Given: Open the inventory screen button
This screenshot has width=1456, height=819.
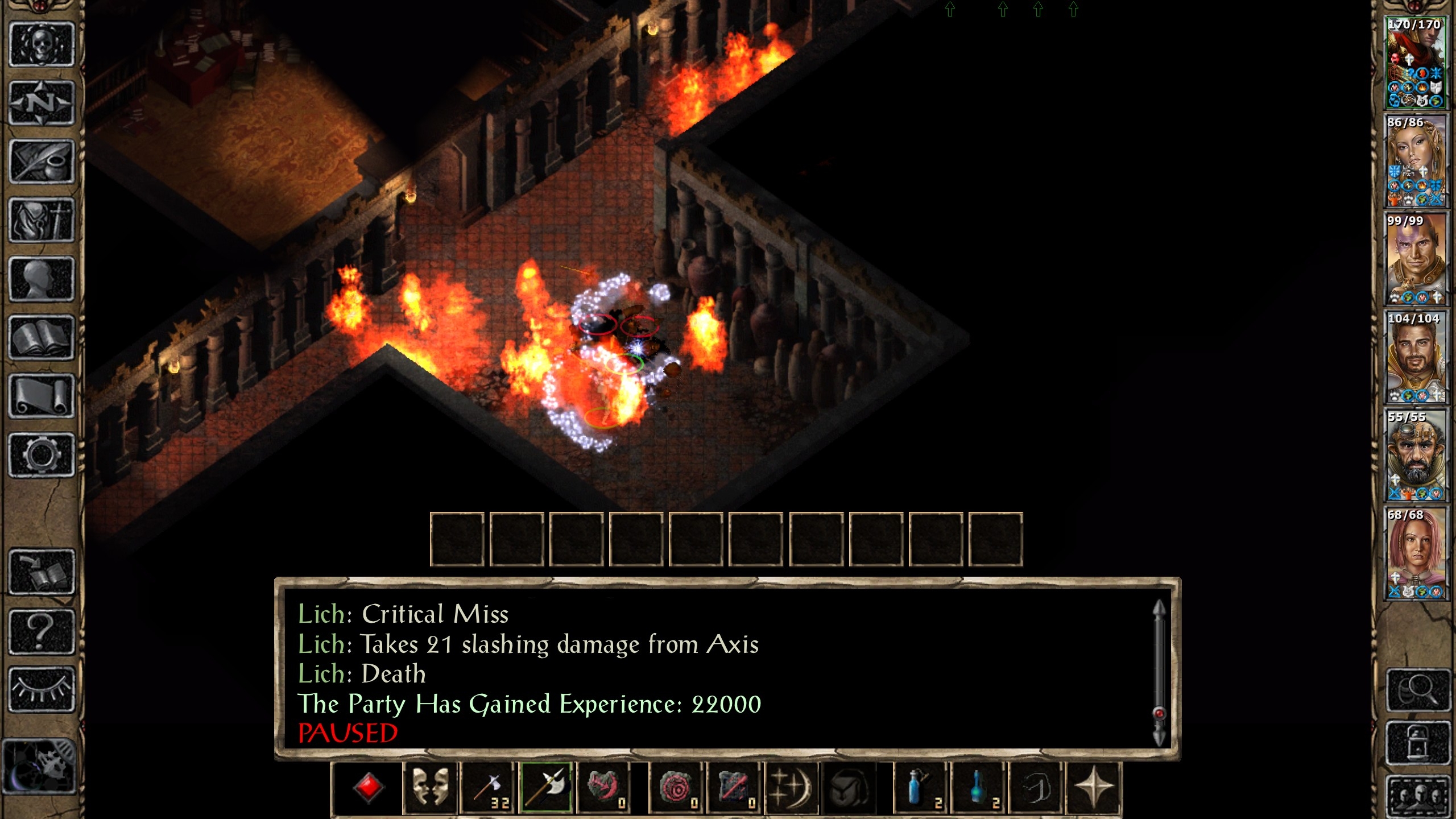Looking at the screenshot, I should [42, 221].
